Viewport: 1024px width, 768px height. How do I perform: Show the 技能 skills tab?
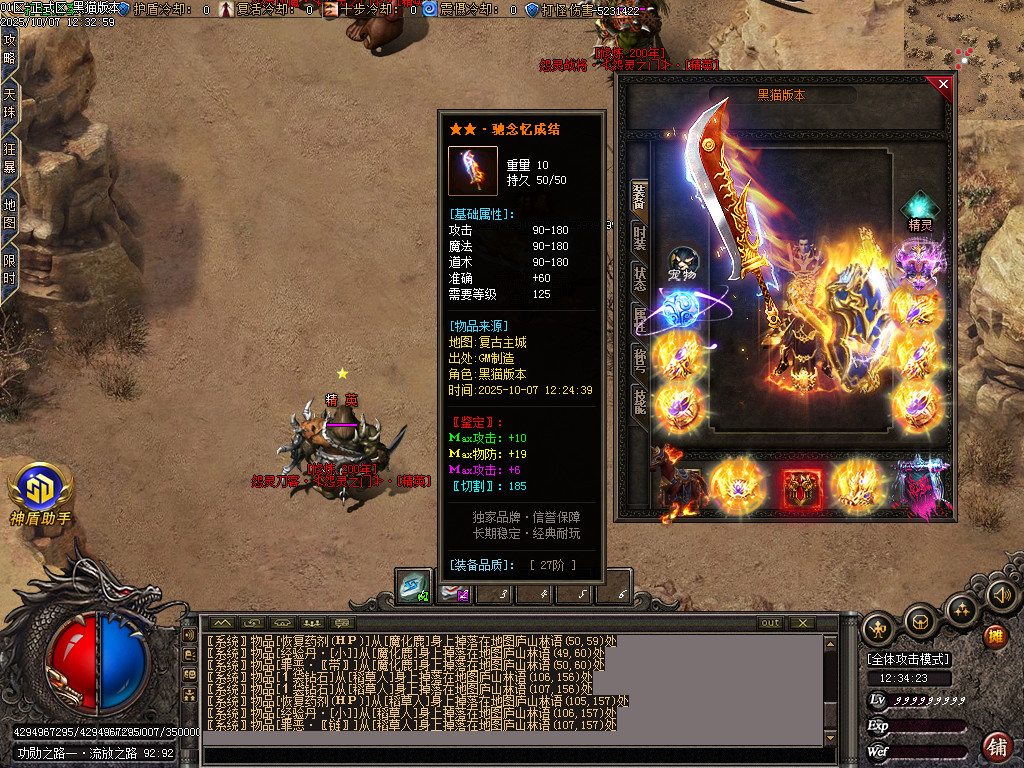pyautogui.click(x=639, y=400)
